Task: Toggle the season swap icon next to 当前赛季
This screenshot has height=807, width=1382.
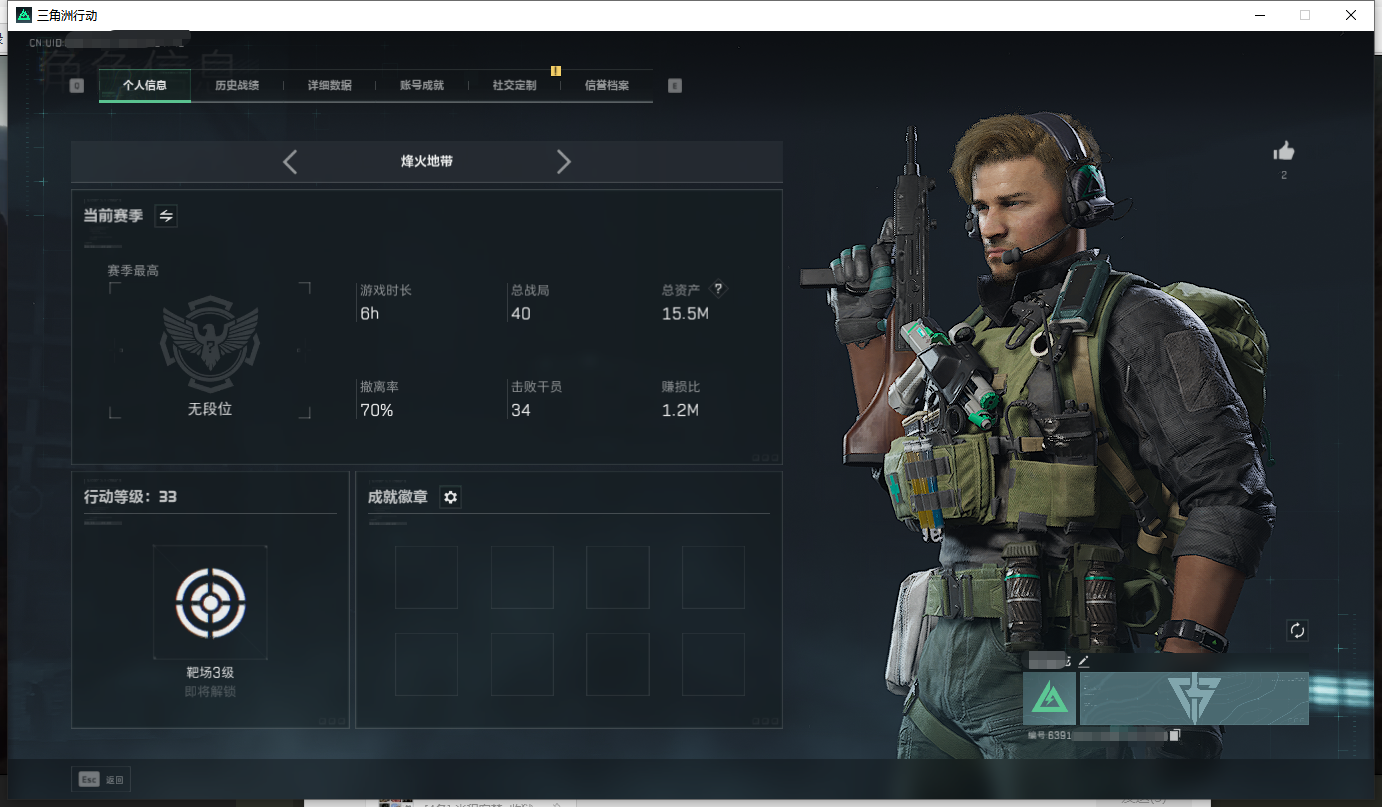Action: click(x=167, y=216)
